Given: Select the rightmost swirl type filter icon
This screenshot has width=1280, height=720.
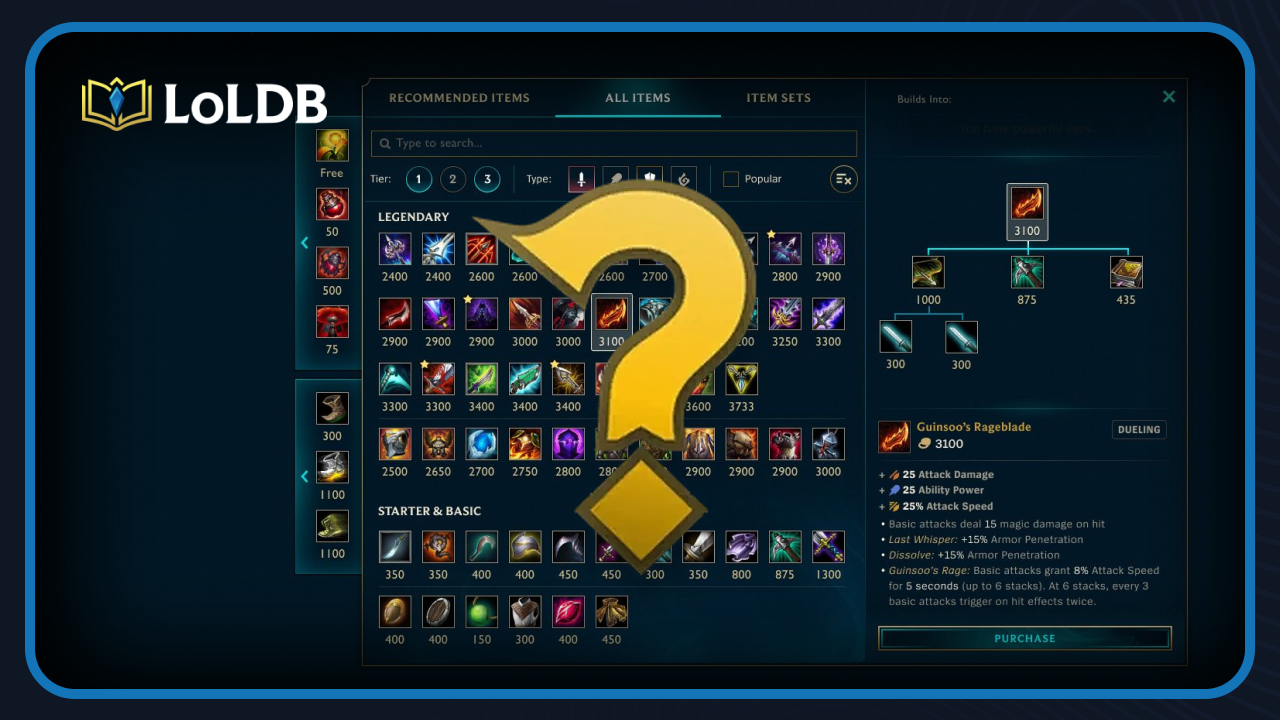Looking at the screenshot, I should coord(684,179).
